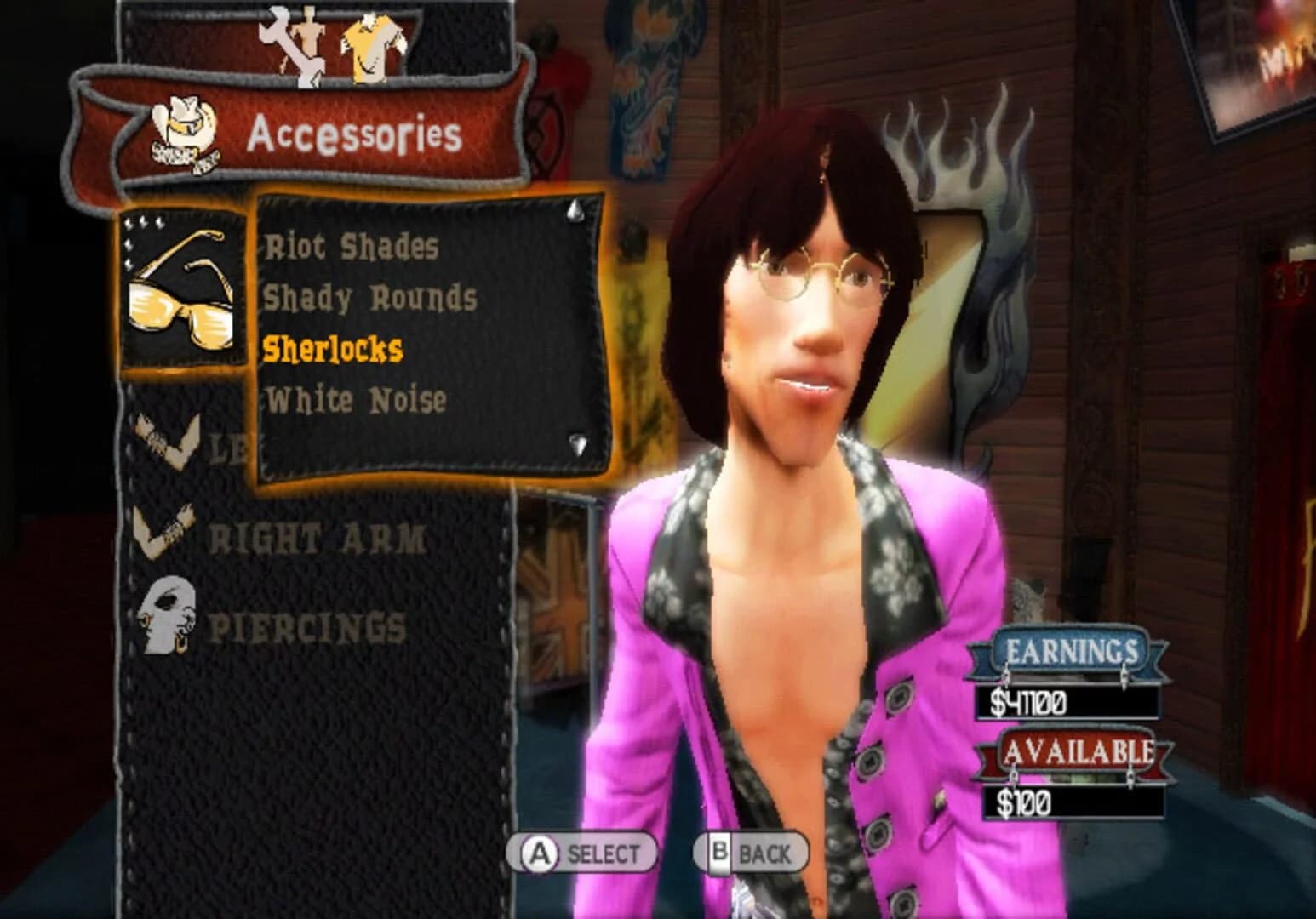Select Riot Shades from the list

(351, 247)
